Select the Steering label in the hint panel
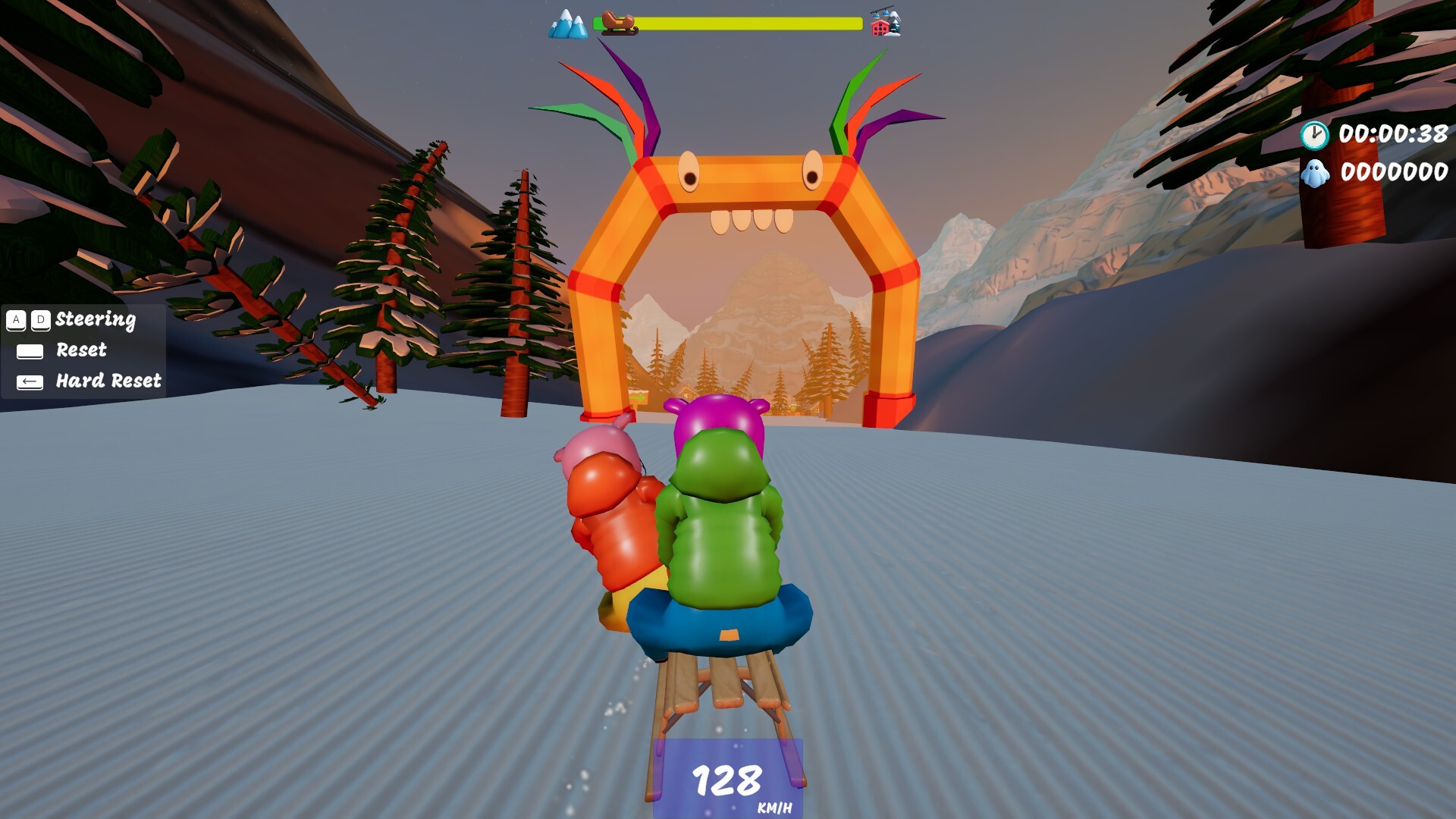1456x819 pixels. 95,320
